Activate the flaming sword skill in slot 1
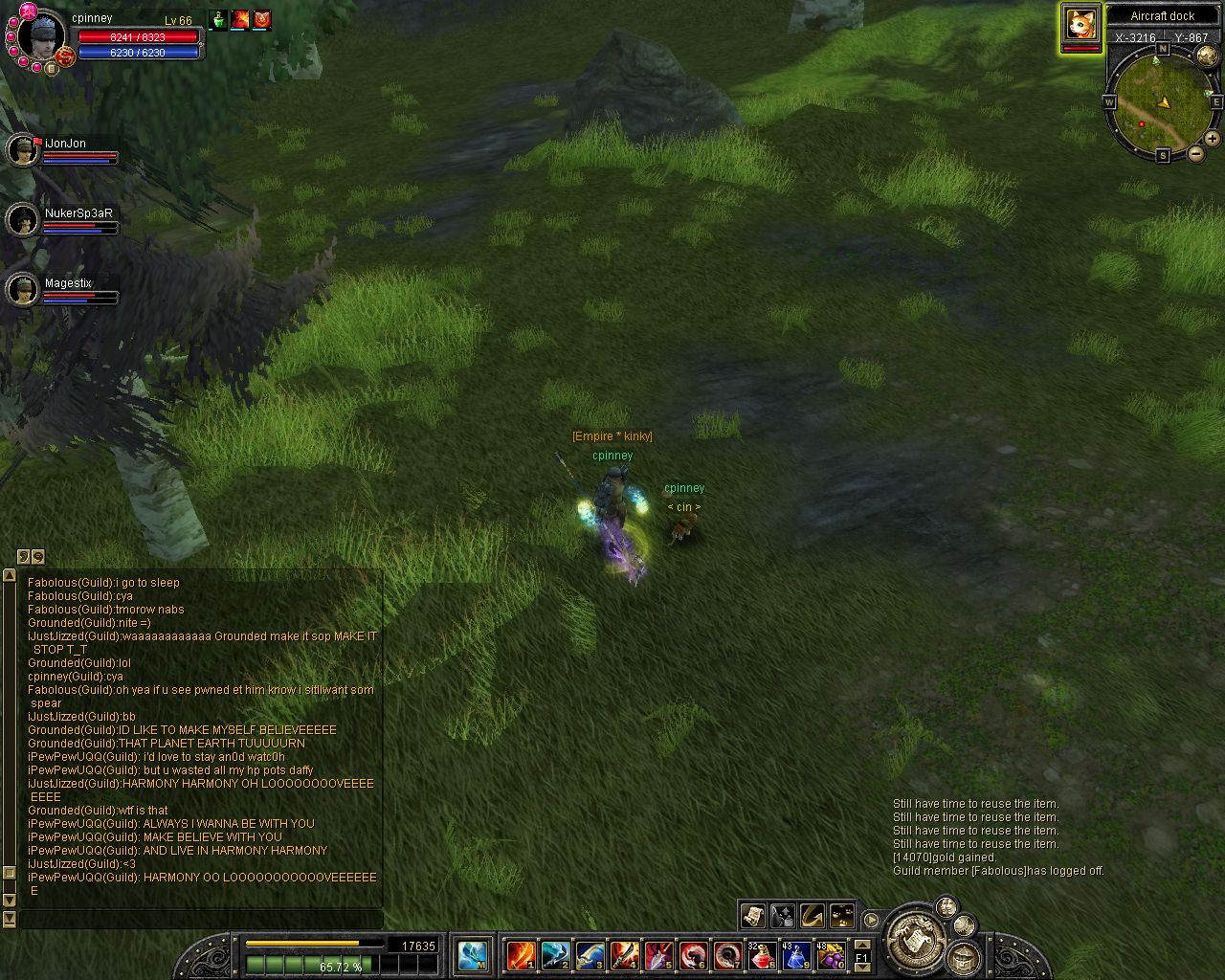 (522, 954)
